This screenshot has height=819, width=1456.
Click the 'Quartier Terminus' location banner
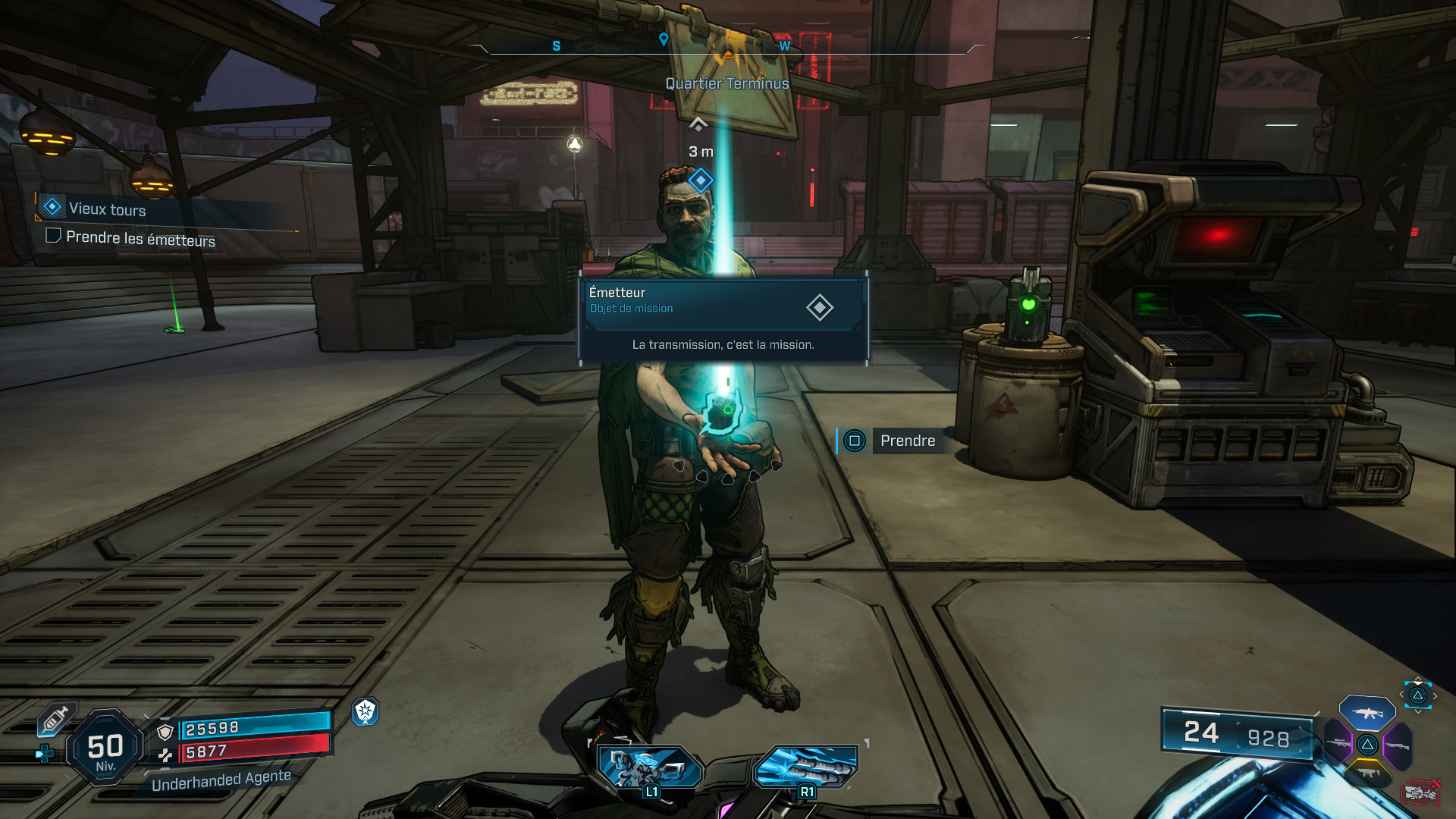[x=726, y=83]
